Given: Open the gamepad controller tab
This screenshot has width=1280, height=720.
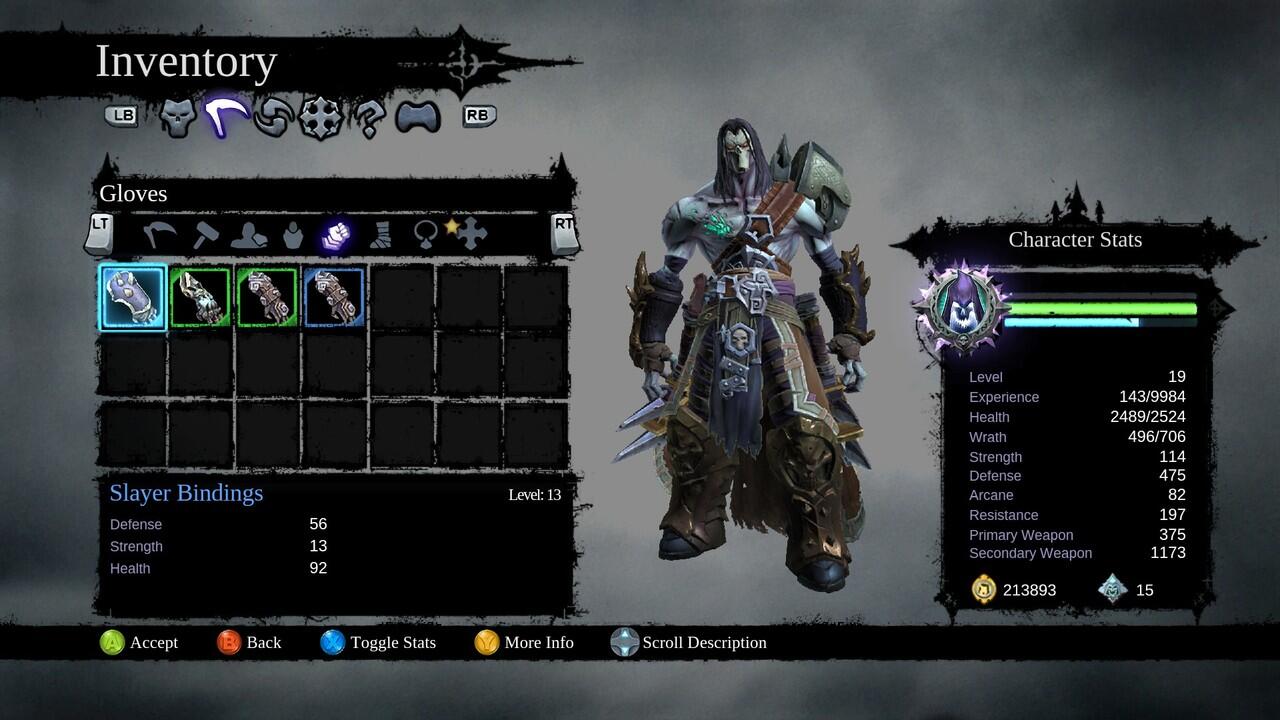Looking at the screenshot, I should click(x=418, y=118).
